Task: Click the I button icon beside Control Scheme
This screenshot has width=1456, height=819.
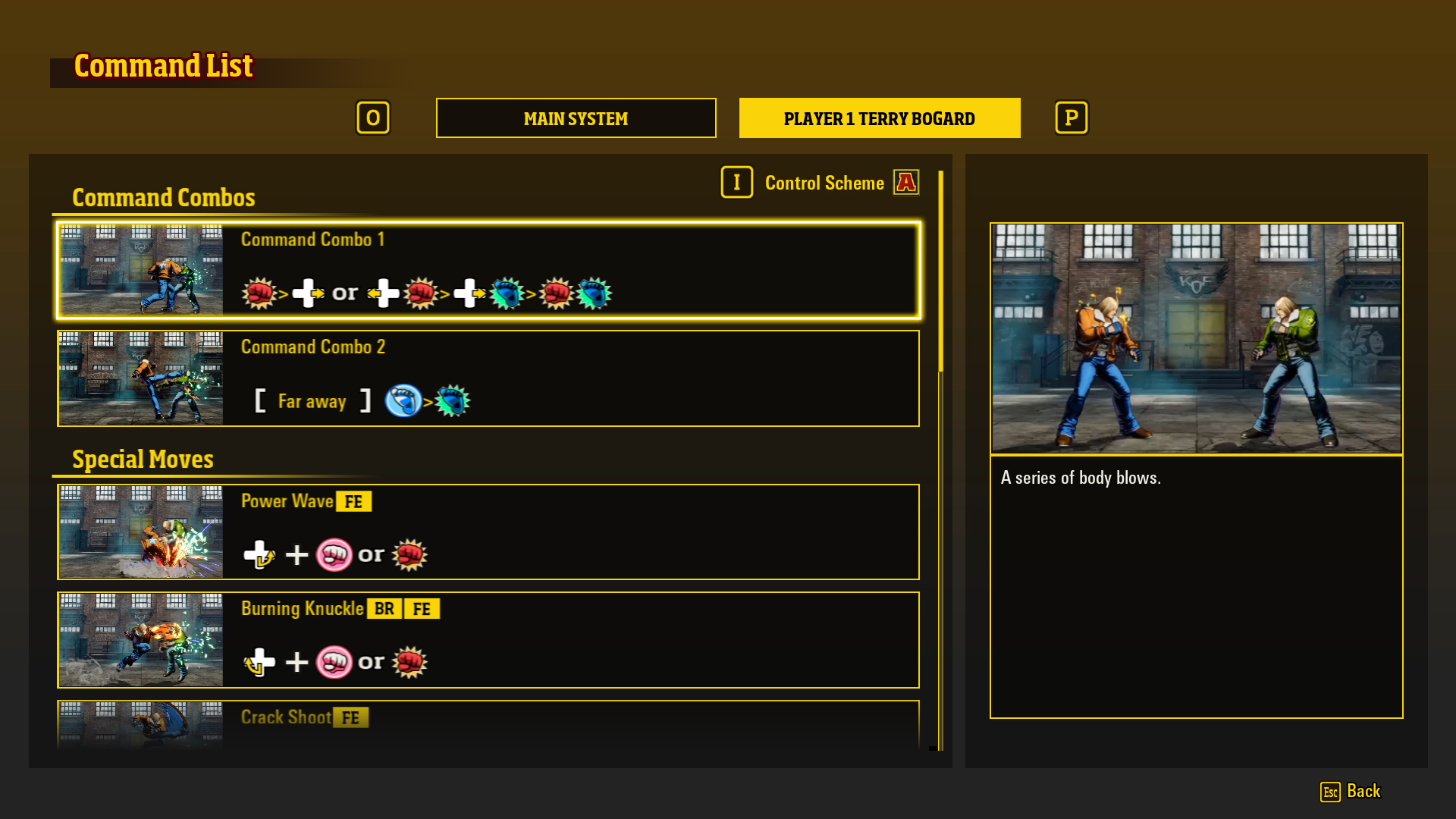Action: pos(736,182)
